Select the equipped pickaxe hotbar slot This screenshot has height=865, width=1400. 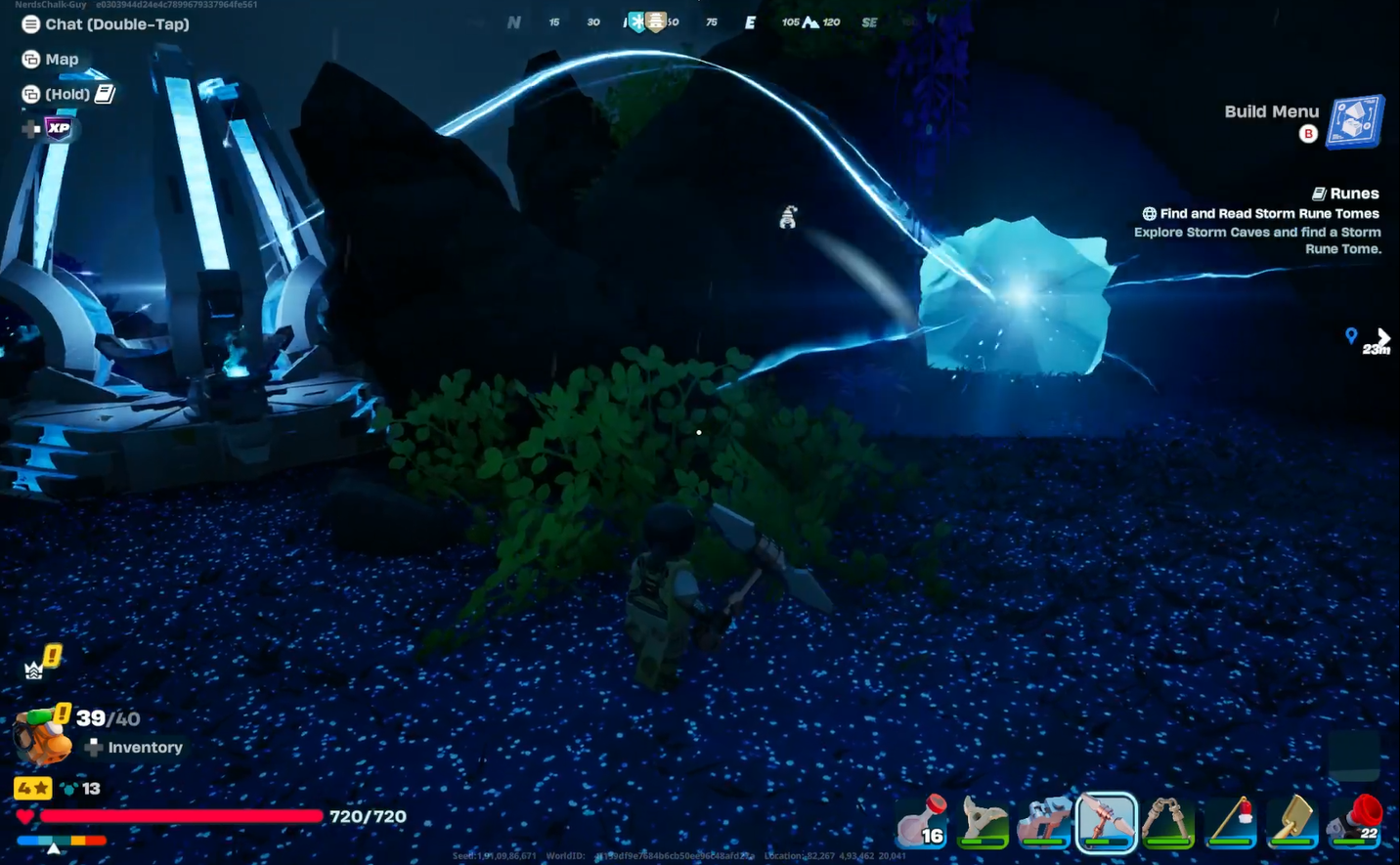click(x=1106, y=823)
